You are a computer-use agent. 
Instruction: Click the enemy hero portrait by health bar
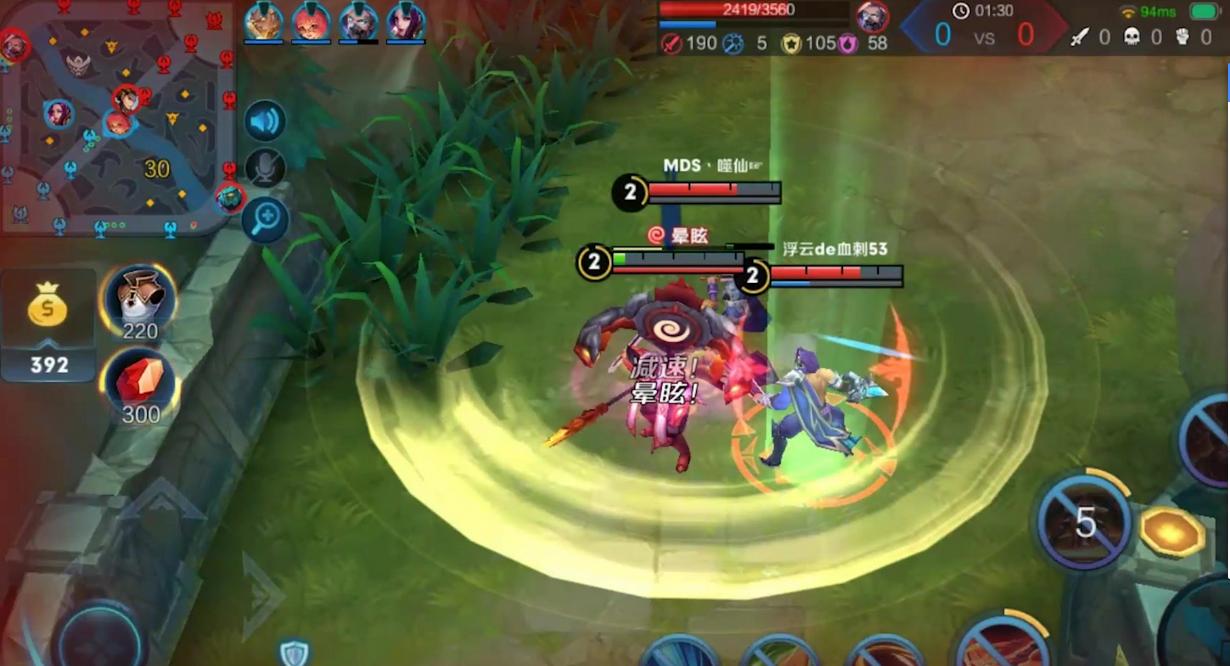(872, 17)
